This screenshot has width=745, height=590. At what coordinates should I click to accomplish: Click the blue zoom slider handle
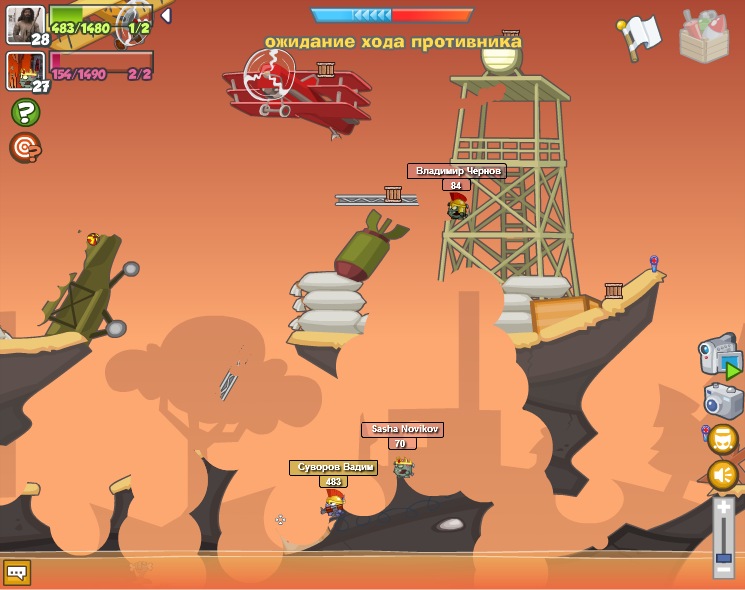(x=724, y=556)
